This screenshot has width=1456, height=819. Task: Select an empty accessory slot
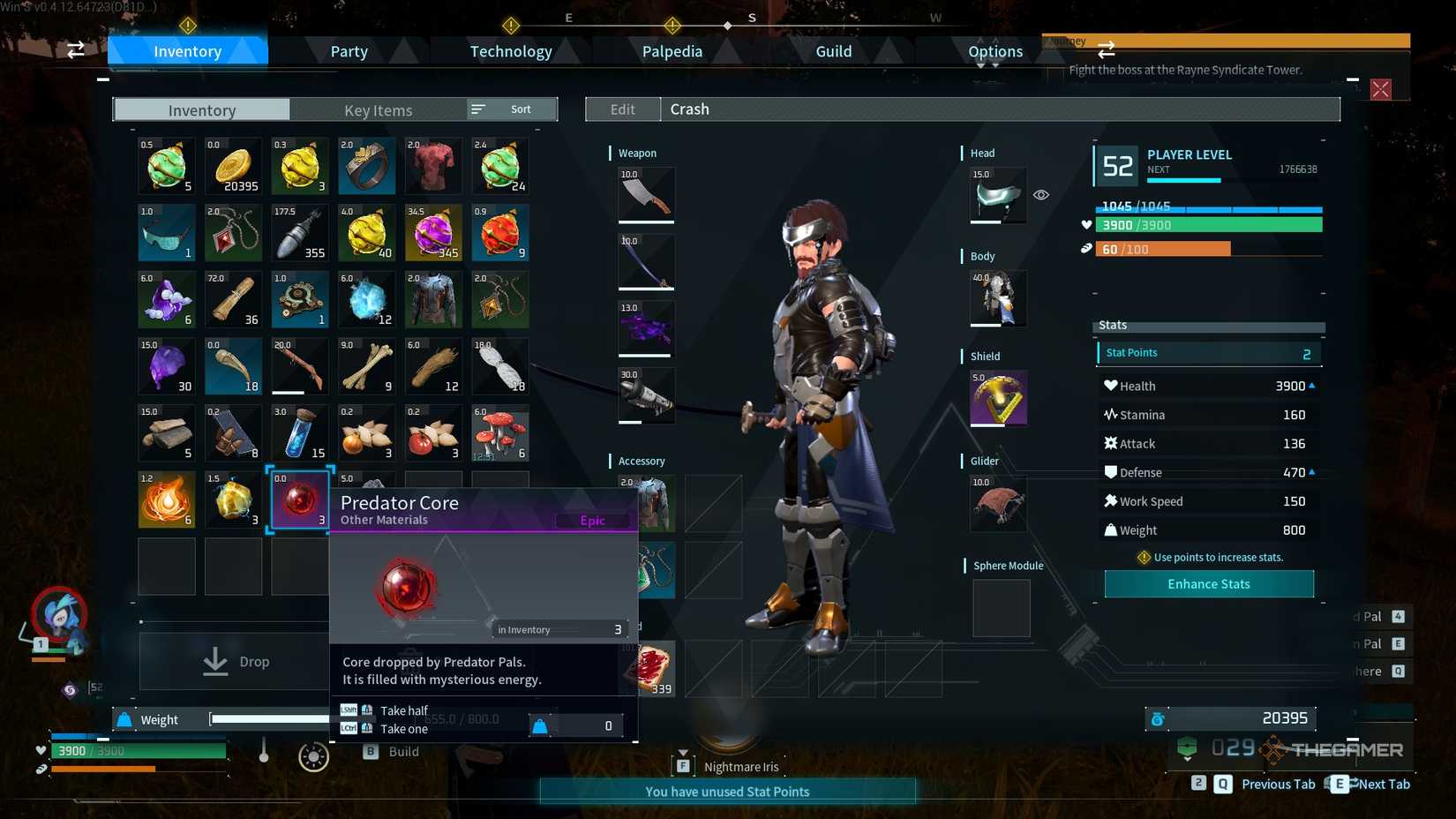(x=715, y=503)
